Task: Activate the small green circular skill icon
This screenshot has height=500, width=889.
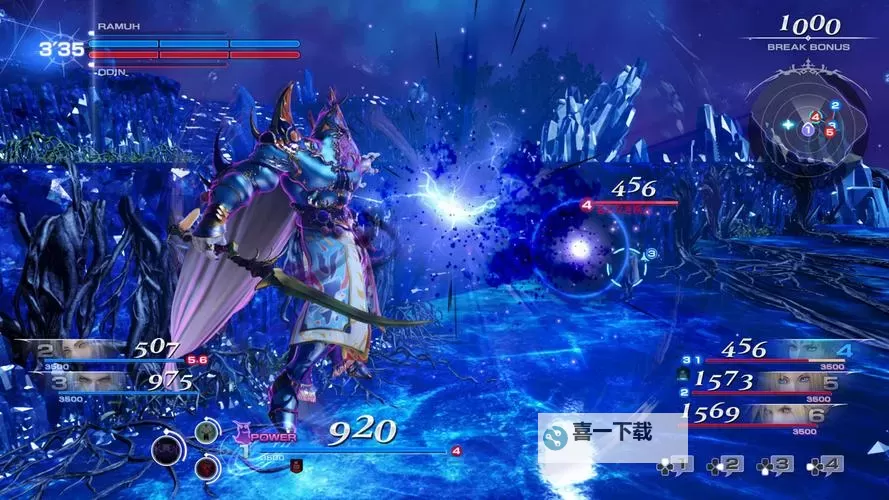Action: pyautogui.click(x=206, y=432)
